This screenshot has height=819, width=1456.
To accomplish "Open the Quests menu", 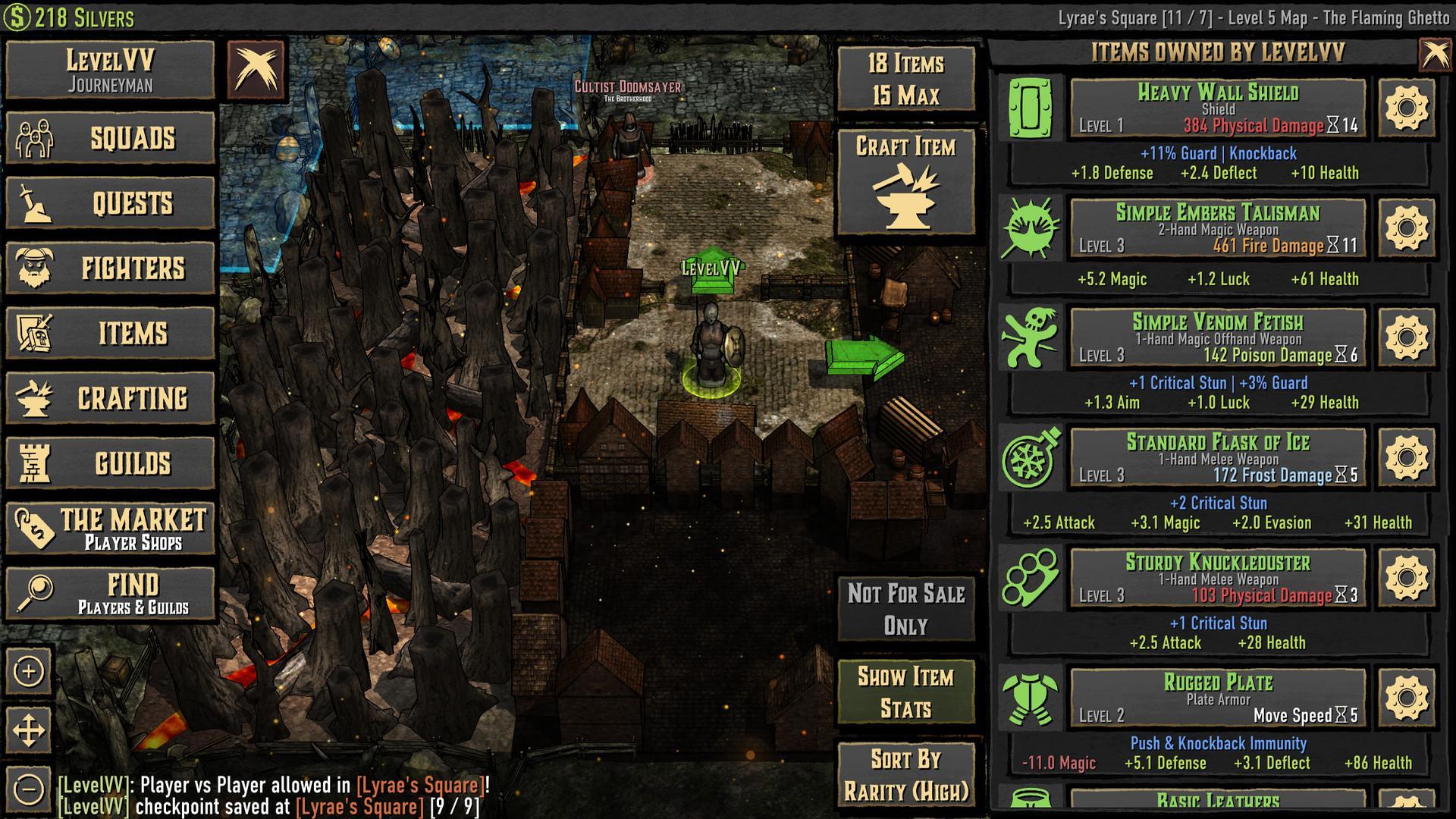I will [110, 203].
